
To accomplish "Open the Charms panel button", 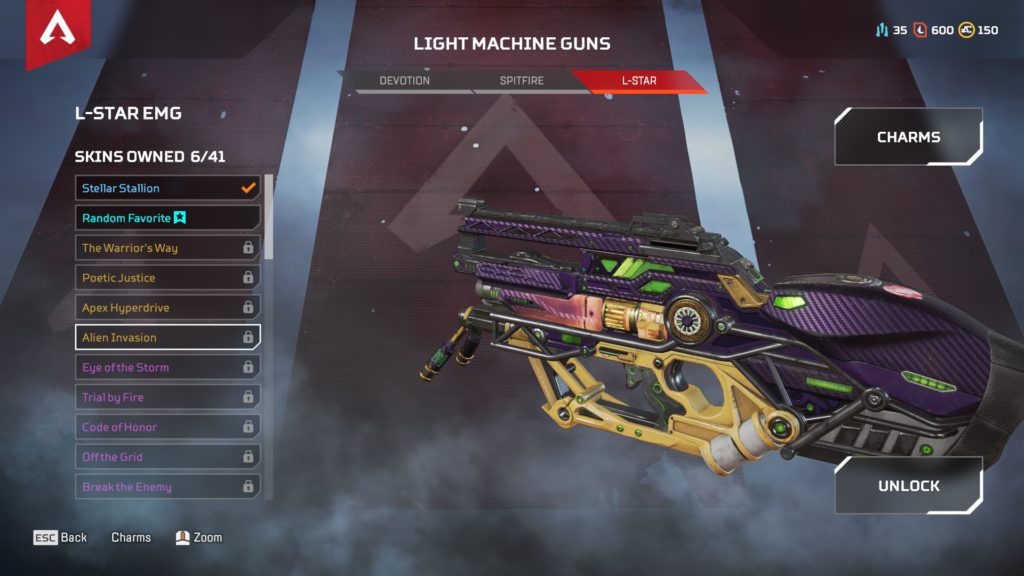I will pyautogui.click(x=908, y=137).
